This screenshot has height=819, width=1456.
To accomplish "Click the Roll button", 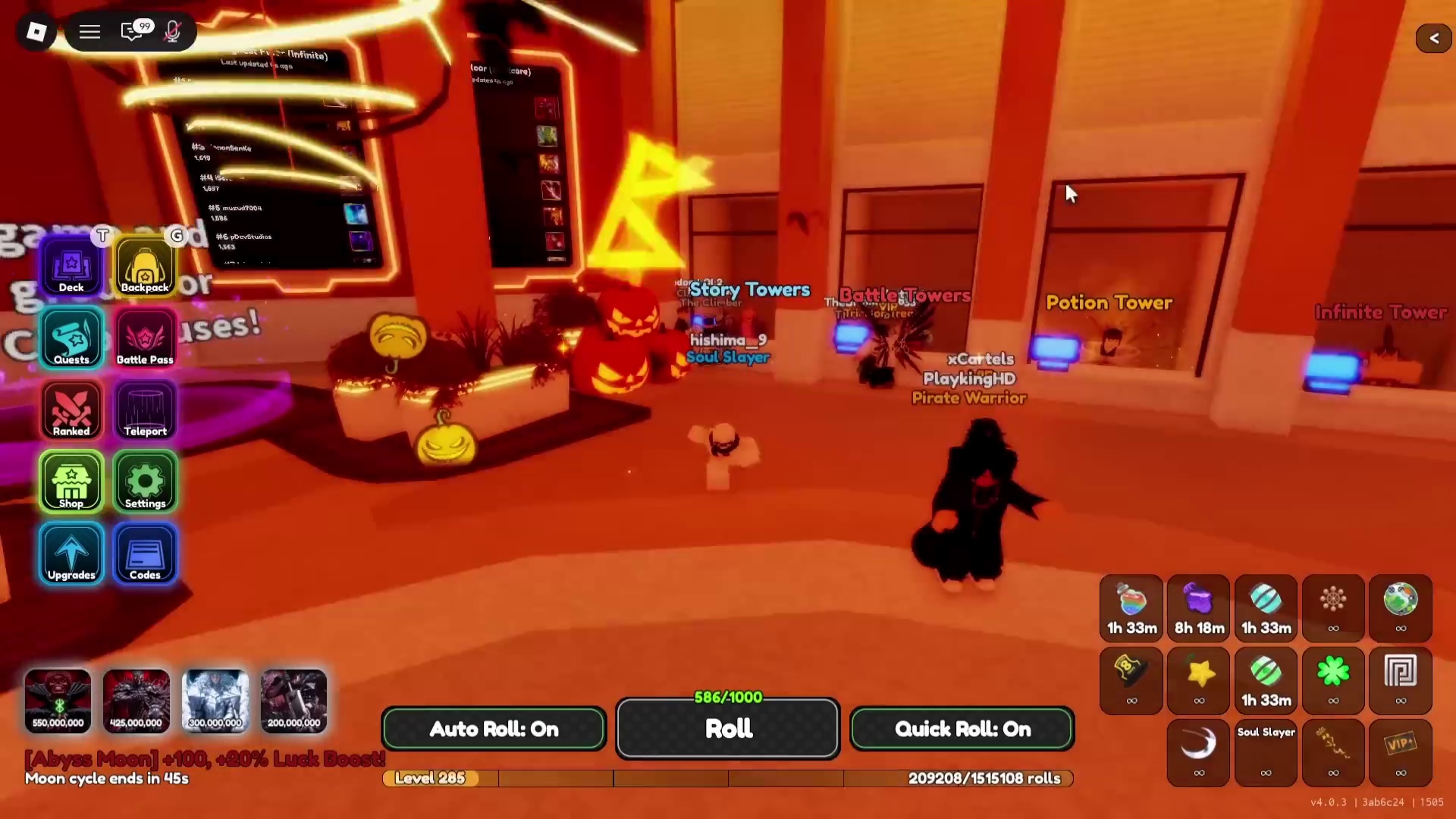I will (728, 729).
